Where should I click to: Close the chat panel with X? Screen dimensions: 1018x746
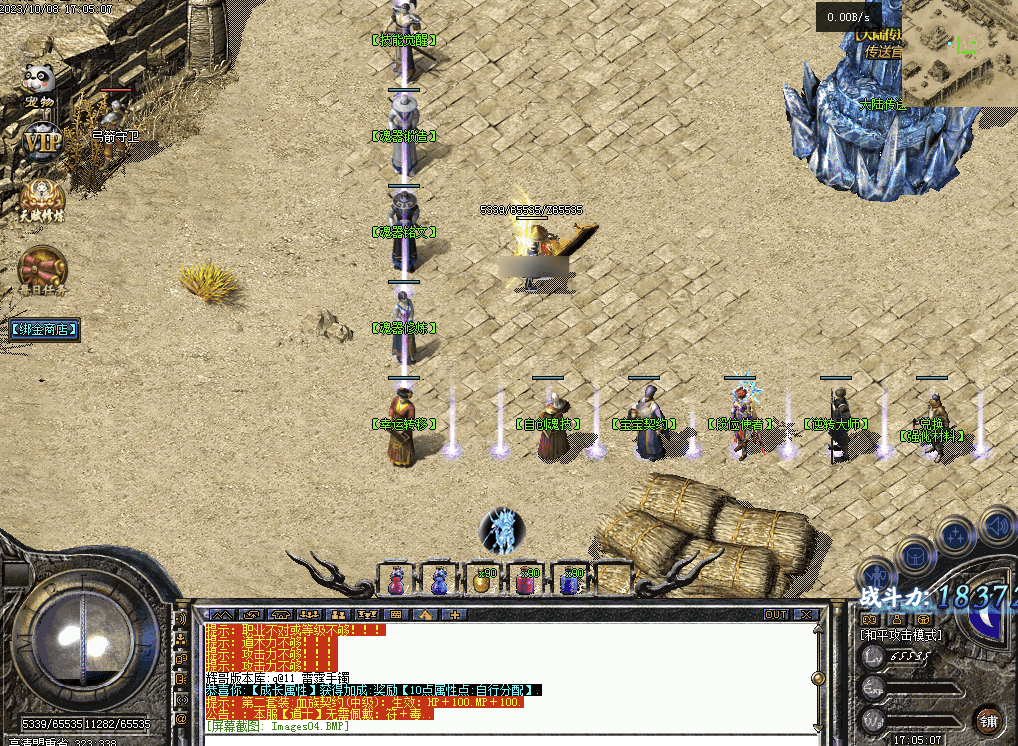pyautogui.click(x=806, y=615)
